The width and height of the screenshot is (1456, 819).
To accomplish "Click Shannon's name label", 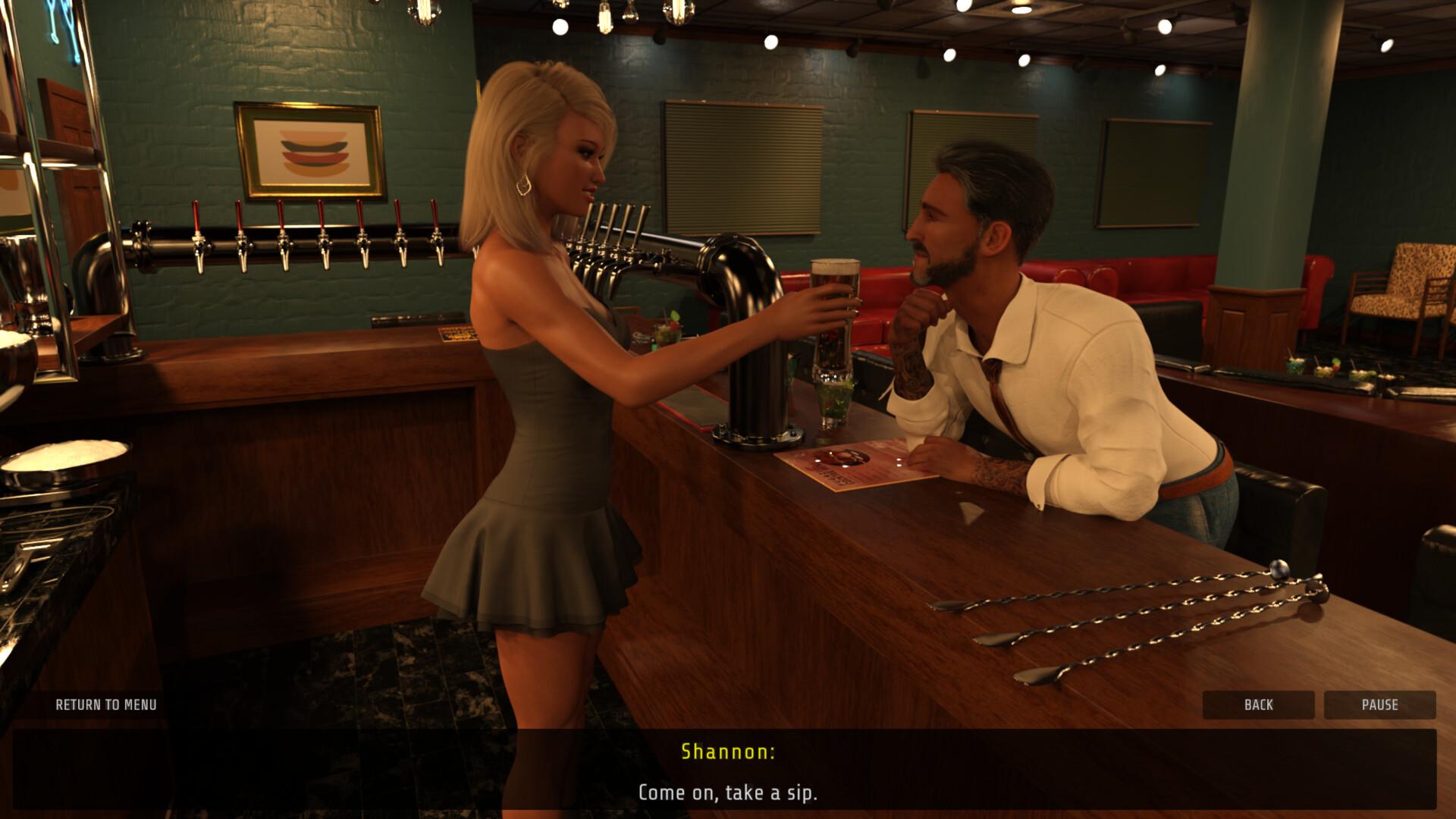I will tap(727, 753).
